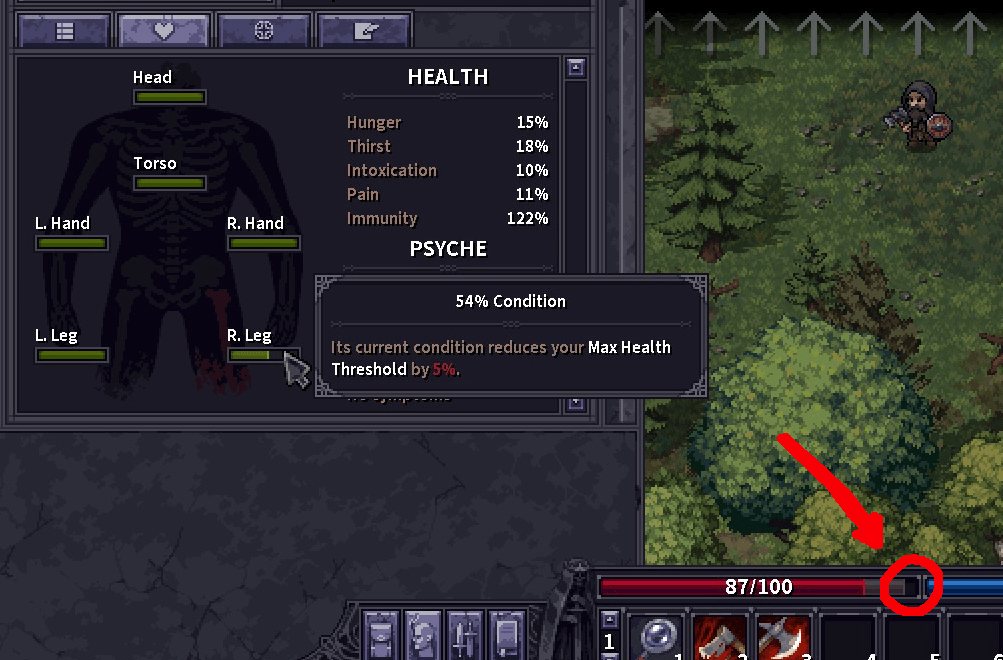Switch to the pointing hand tab

tap(362, 31)
